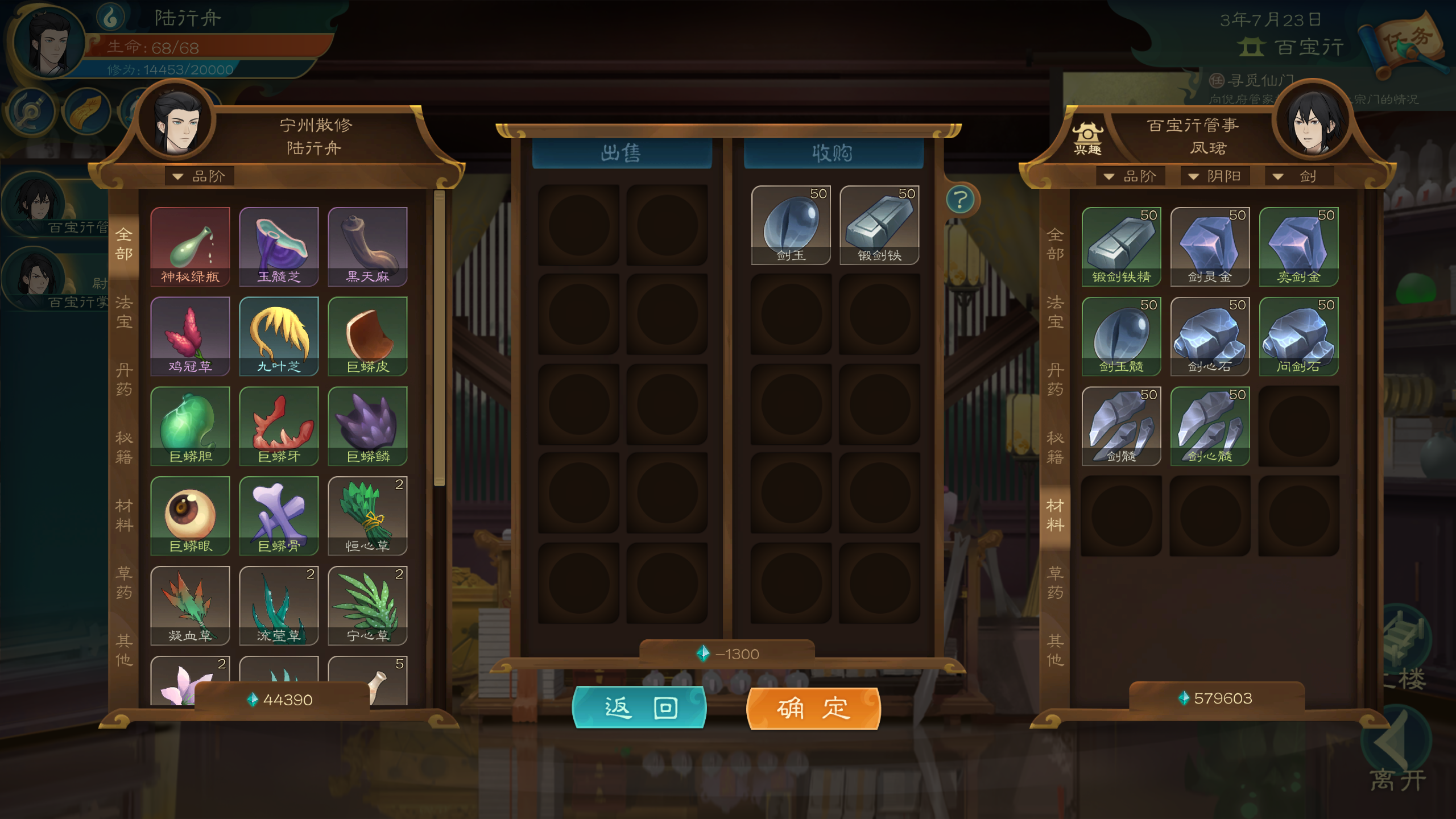
Task: Click 锻剑铁 in the 收购 column
Action: click(879, 225)
